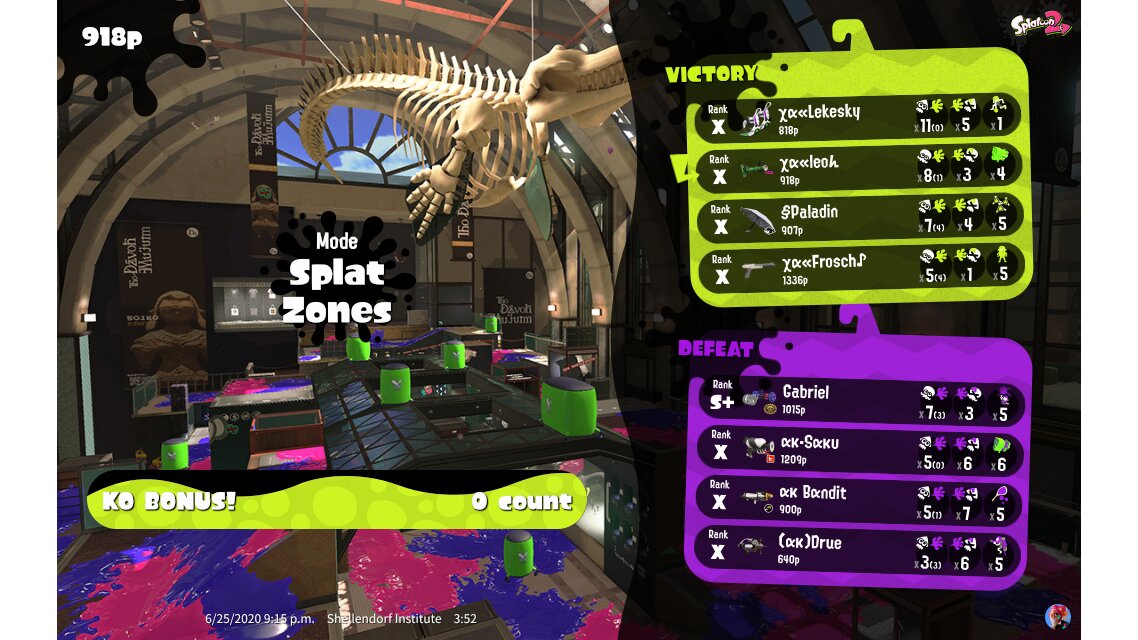Viewport: 1138px width, 640px height.
Task: Select the leoh player row with 918p
Action: click(858, 167)
